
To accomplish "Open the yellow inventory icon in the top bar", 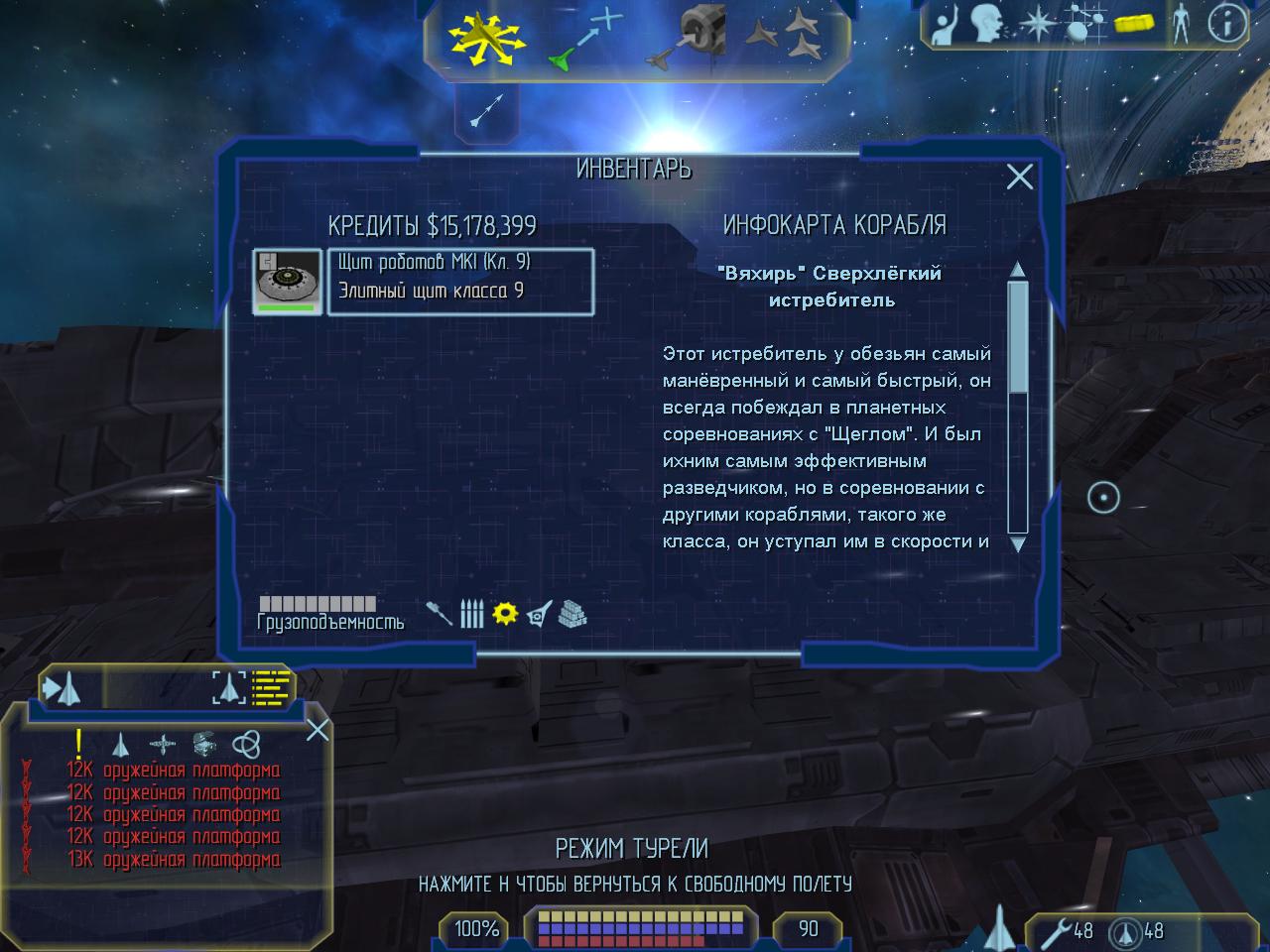I will click(1136, 24).
